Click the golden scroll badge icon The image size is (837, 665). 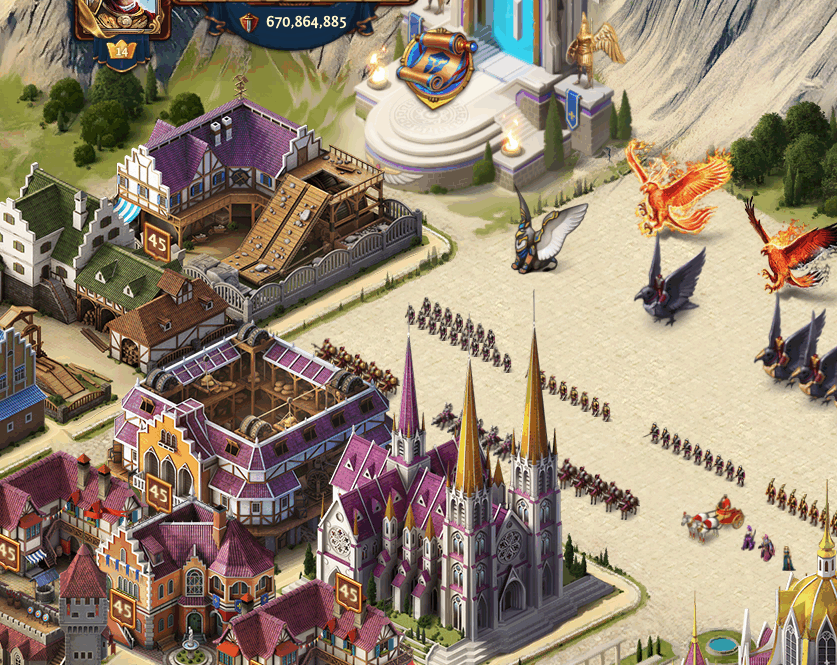pyautogui.click(x=437, y=68)
